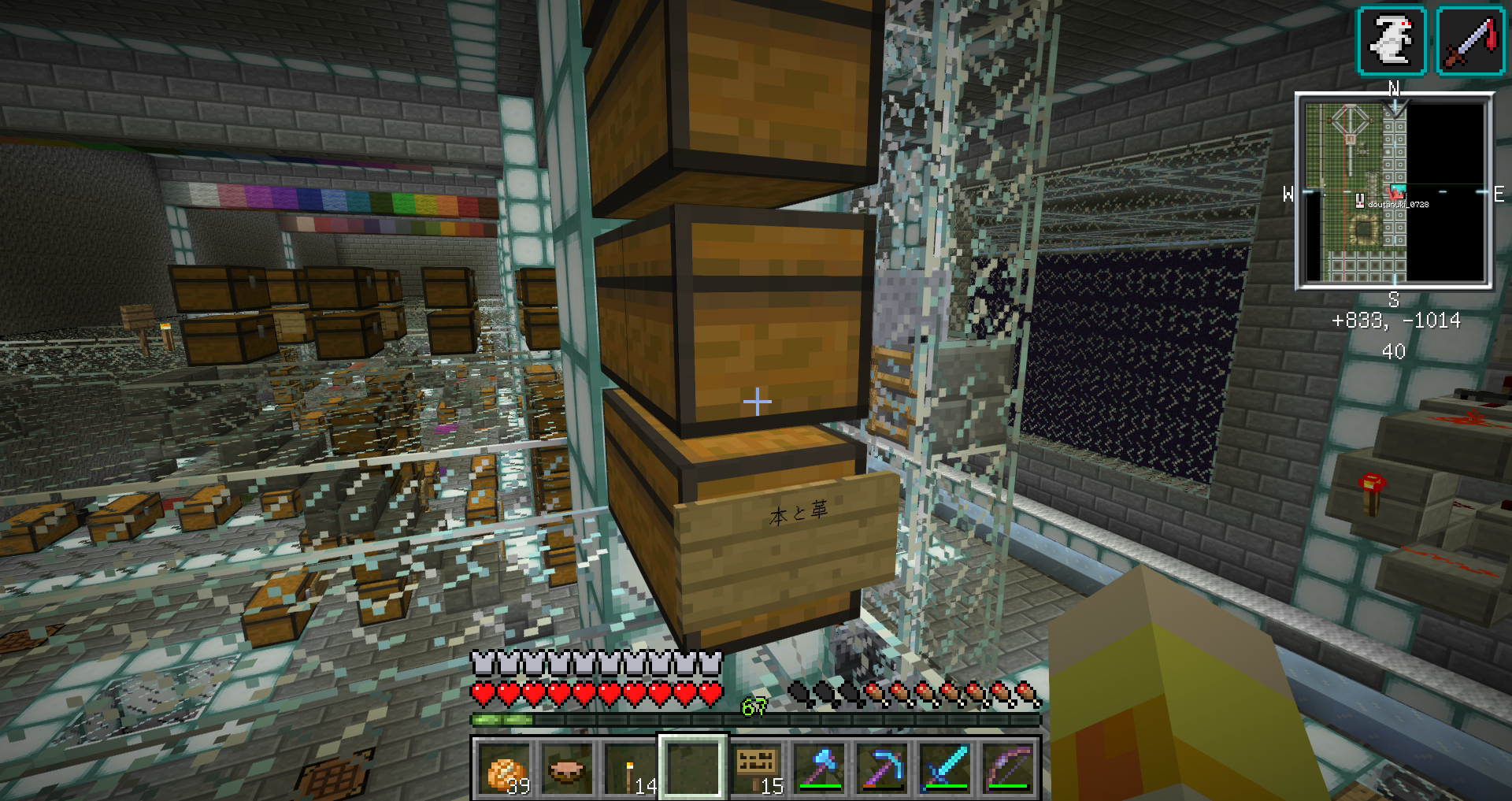Image resolution: width=1512 pixels, height=801 pixels.
Task: Equip the diamond pickaxe from the hotbar
Action: coord(883,768)
